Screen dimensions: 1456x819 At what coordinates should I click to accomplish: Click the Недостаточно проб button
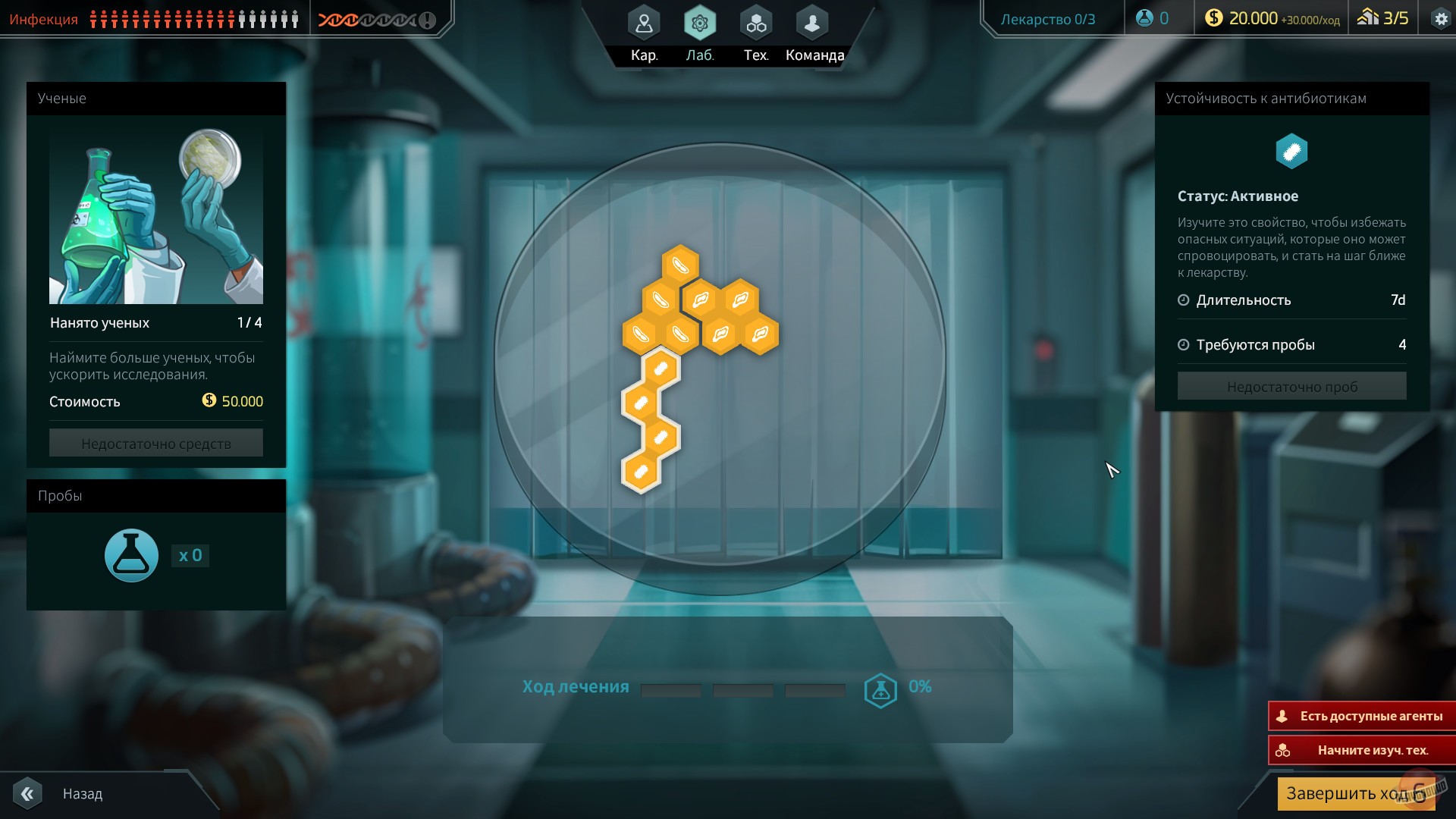coord(1291,386)
